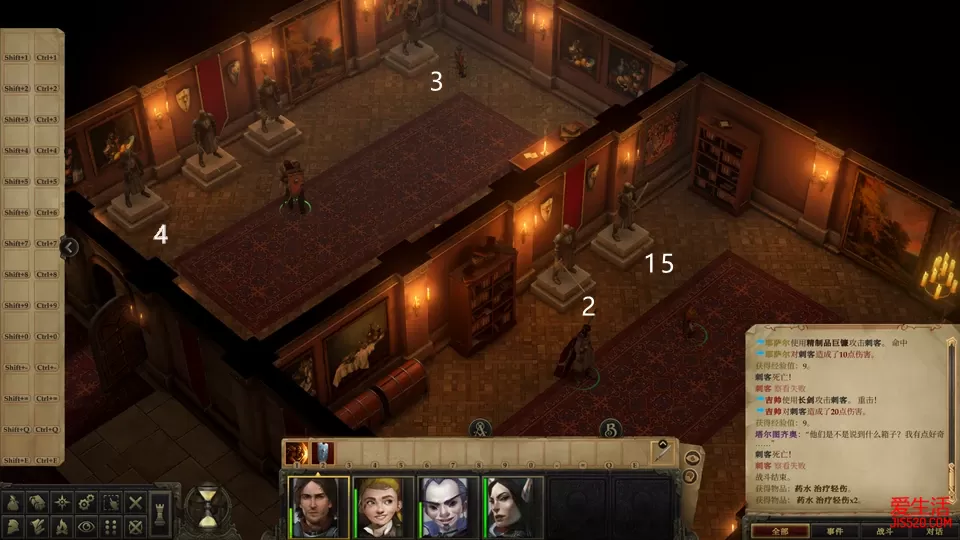Select the blonde smiling character portrait
This screenshot has height=540, width=960.
click(x=383, y=507)
